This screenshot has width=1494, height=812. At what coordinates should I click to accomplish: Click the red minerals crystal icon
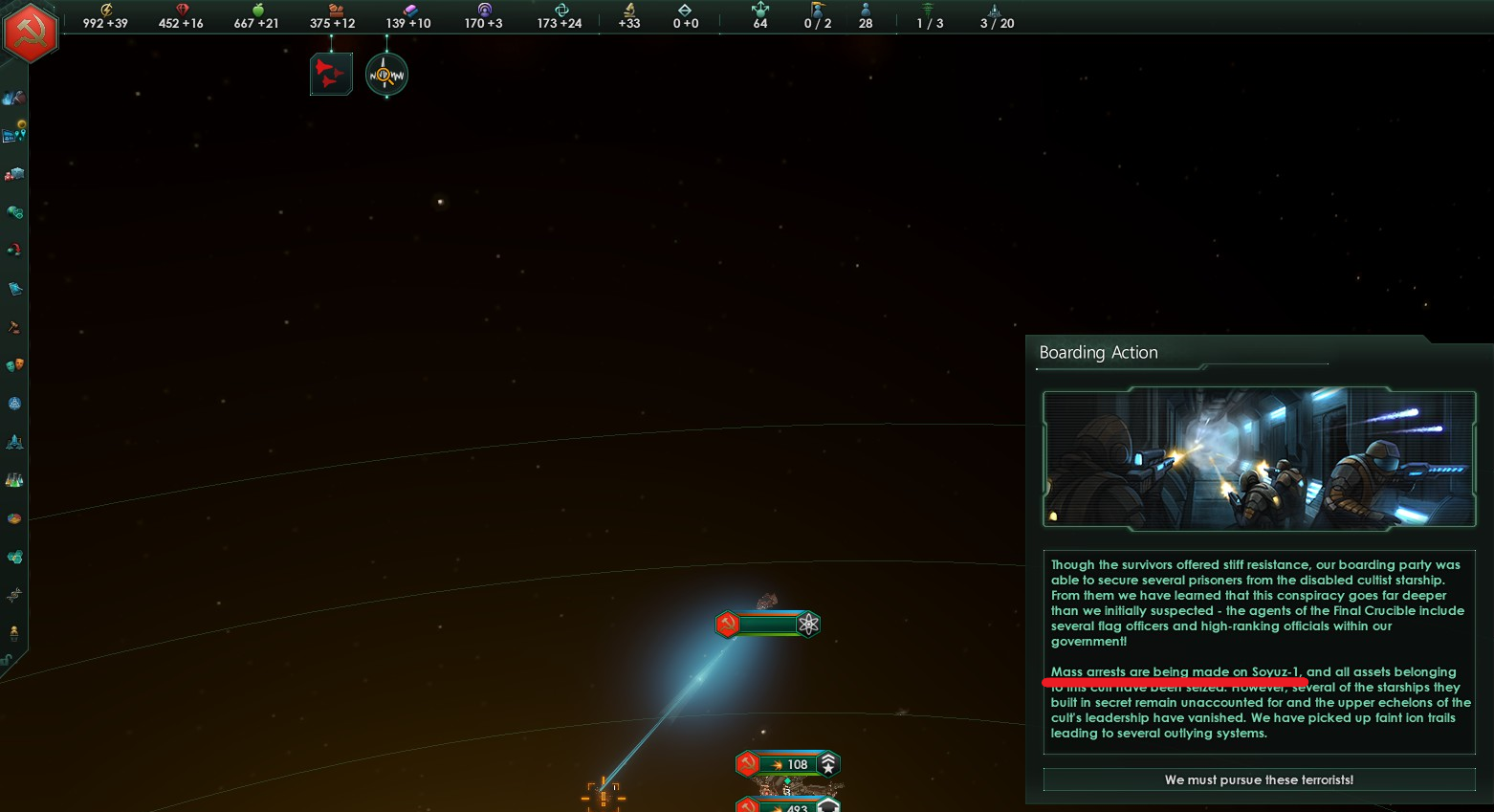(182, 10)
